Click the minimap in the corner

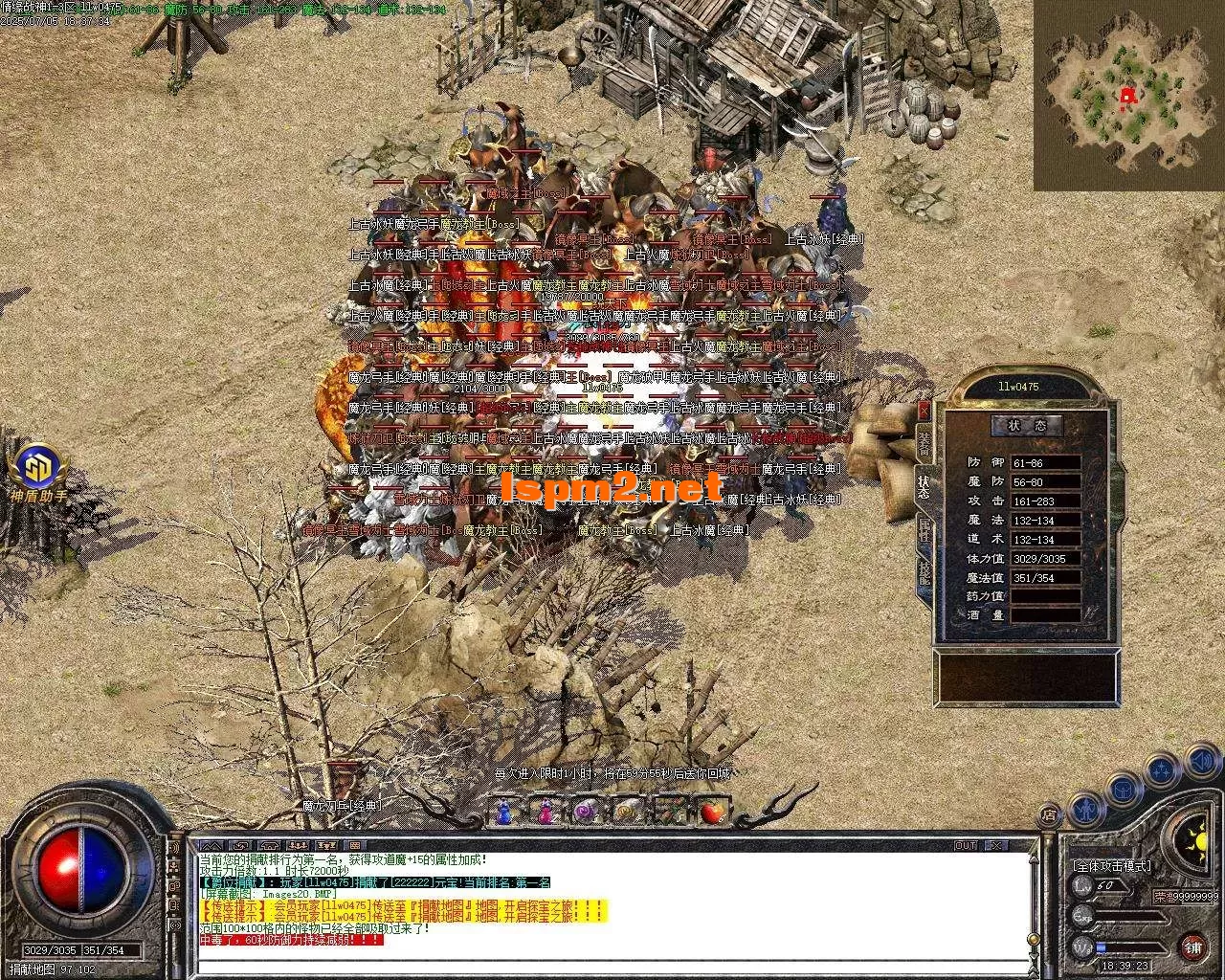[1127, 96]
